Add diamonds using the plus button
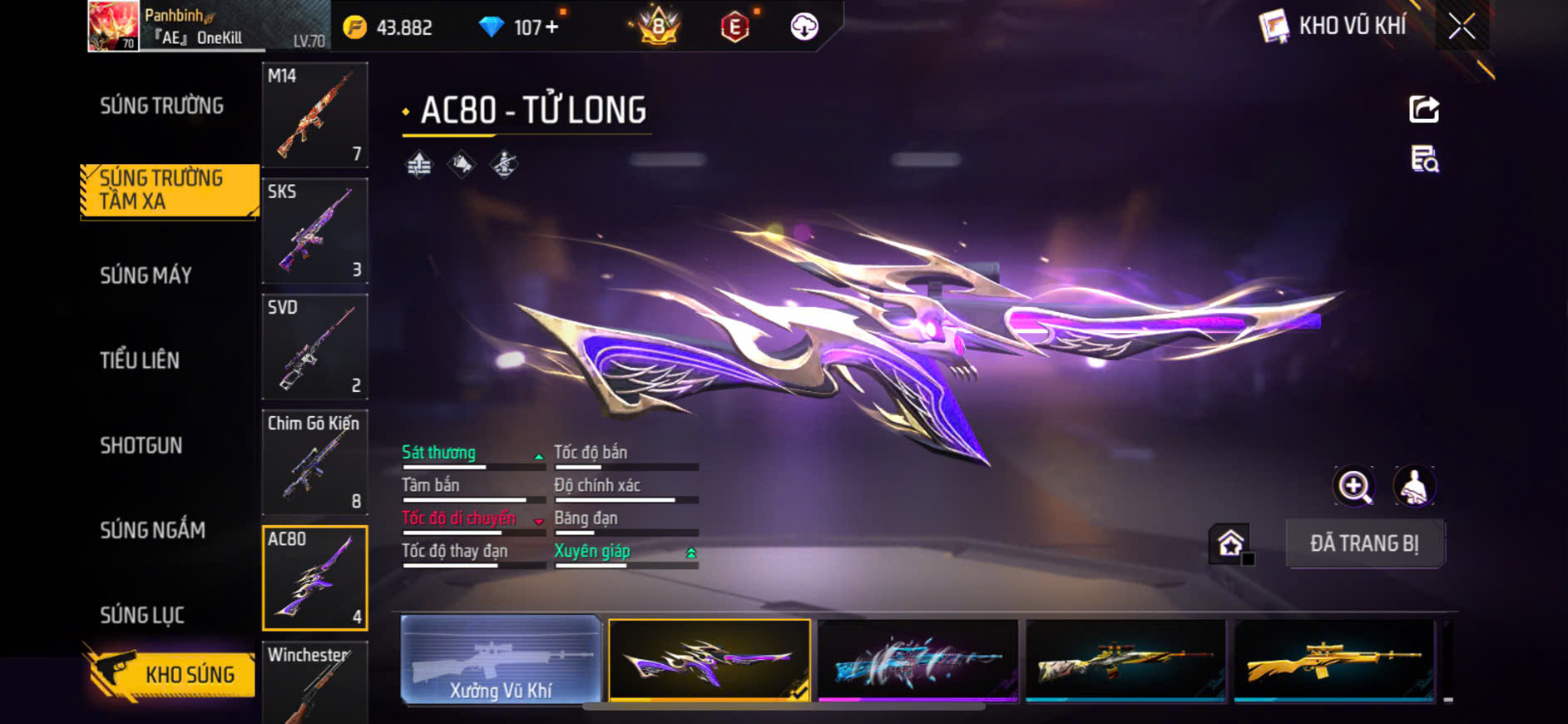This screenshot has width=1568, height=724. [552, 27]
